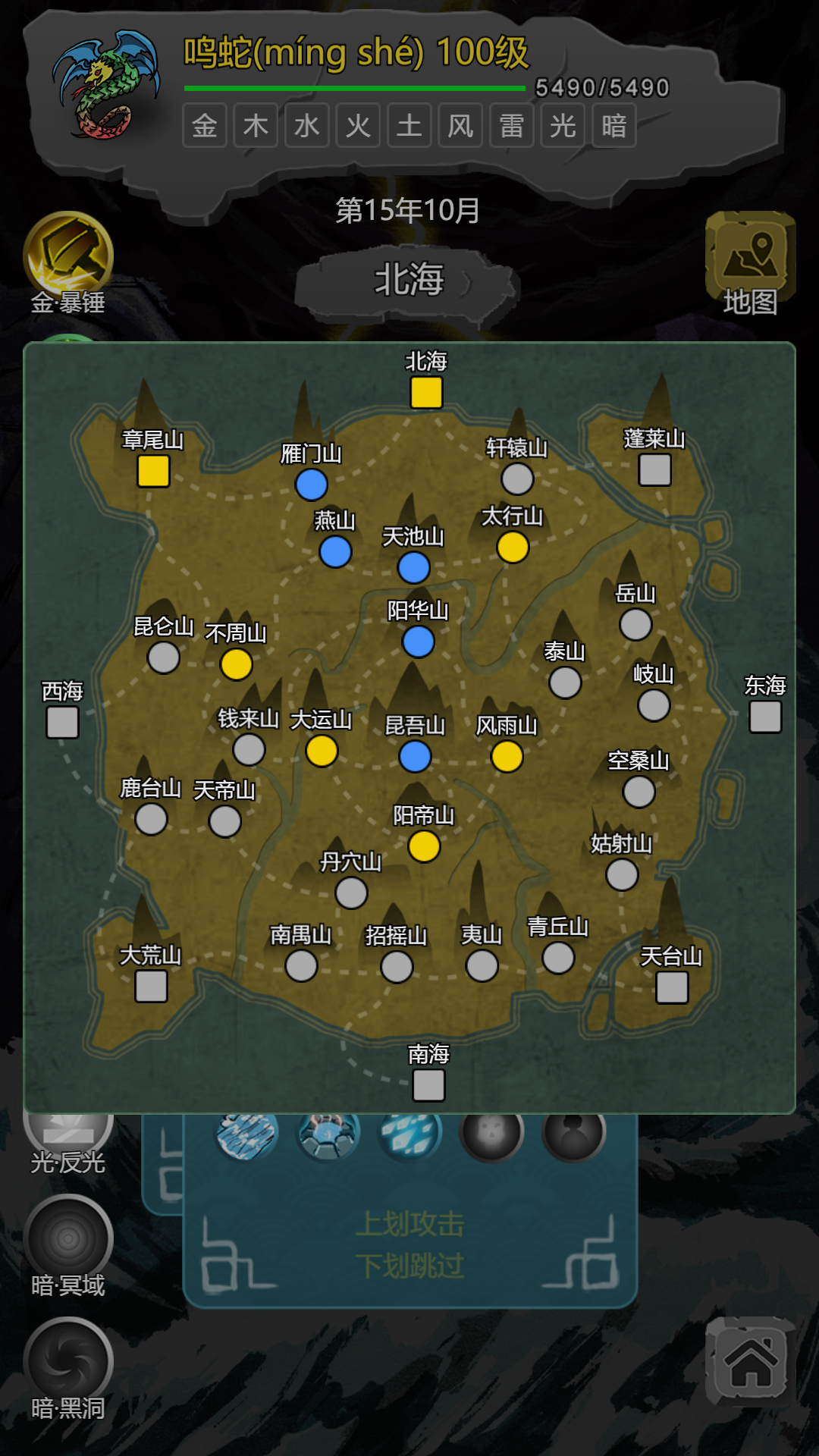This screenshot has height=1456, width=819.
Task: Go to the 南海 map node
Action: [428, 1086]
